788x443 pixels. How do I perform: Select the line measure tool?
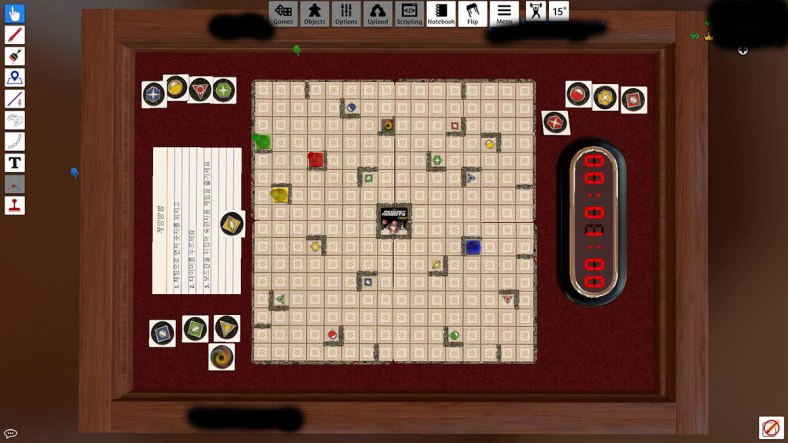[15, 99]
